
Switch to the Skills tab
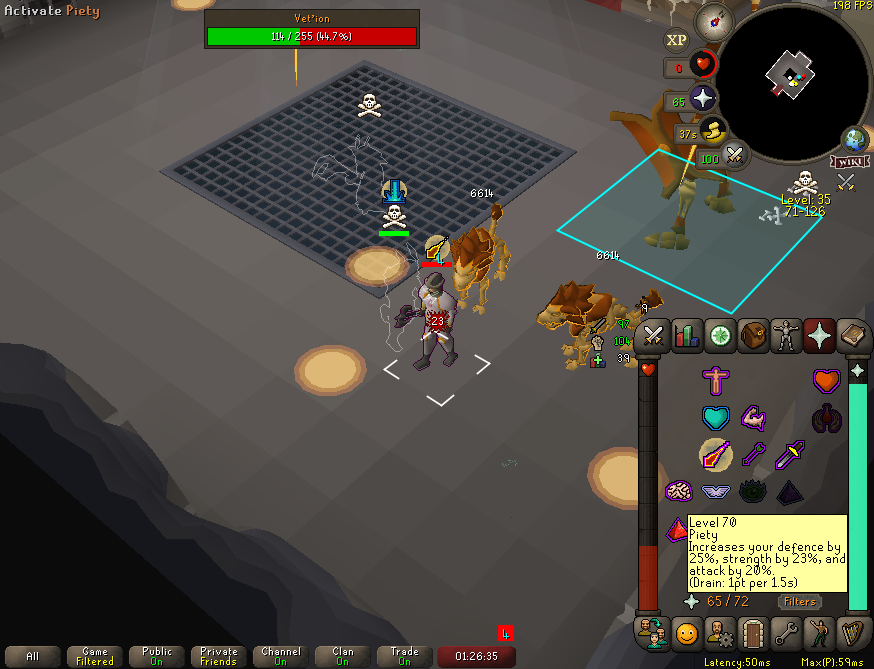click(x=687, y=336)
